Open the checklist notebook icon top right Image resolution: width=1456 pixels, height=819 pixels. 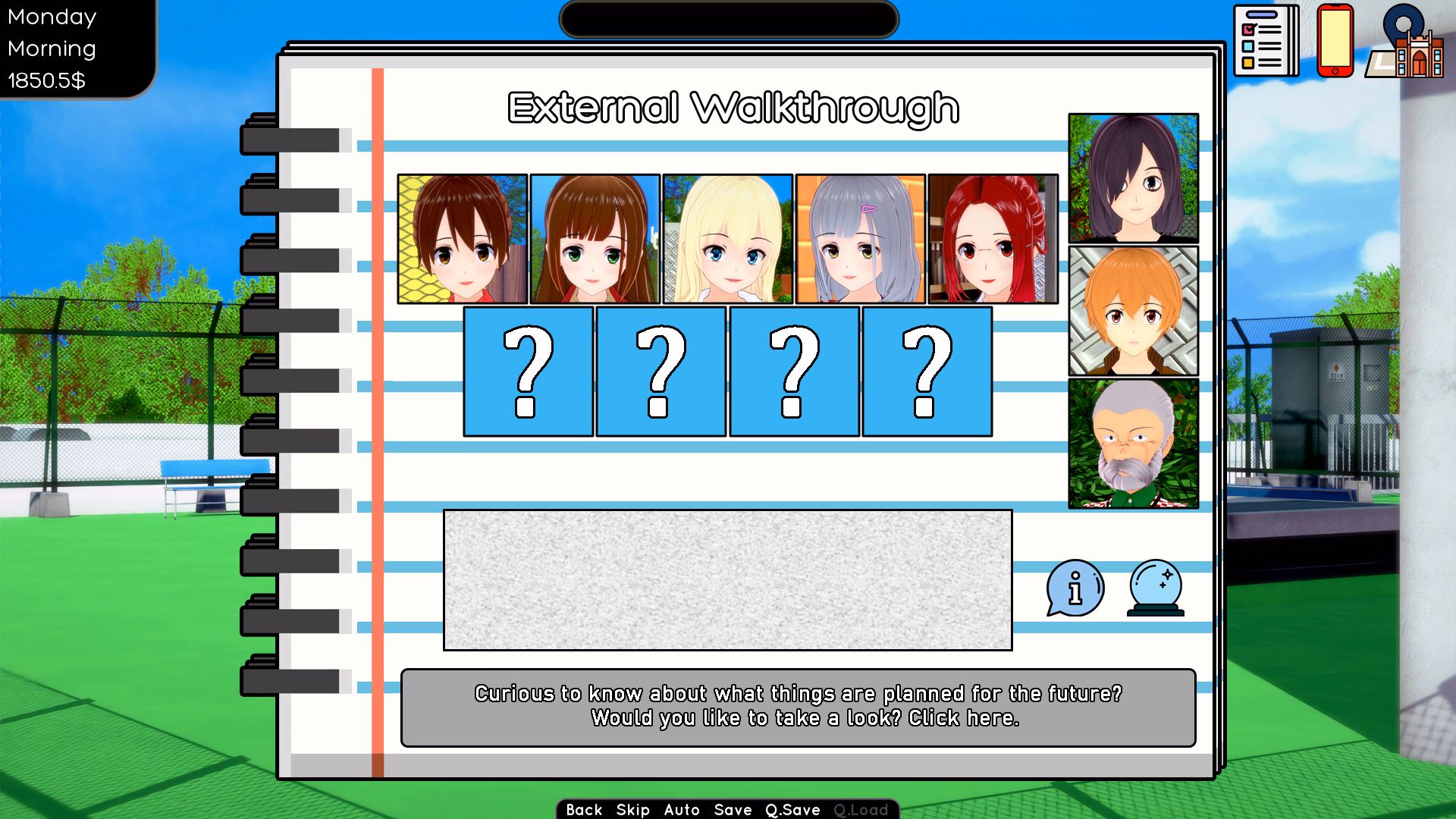pos(1265,42)
